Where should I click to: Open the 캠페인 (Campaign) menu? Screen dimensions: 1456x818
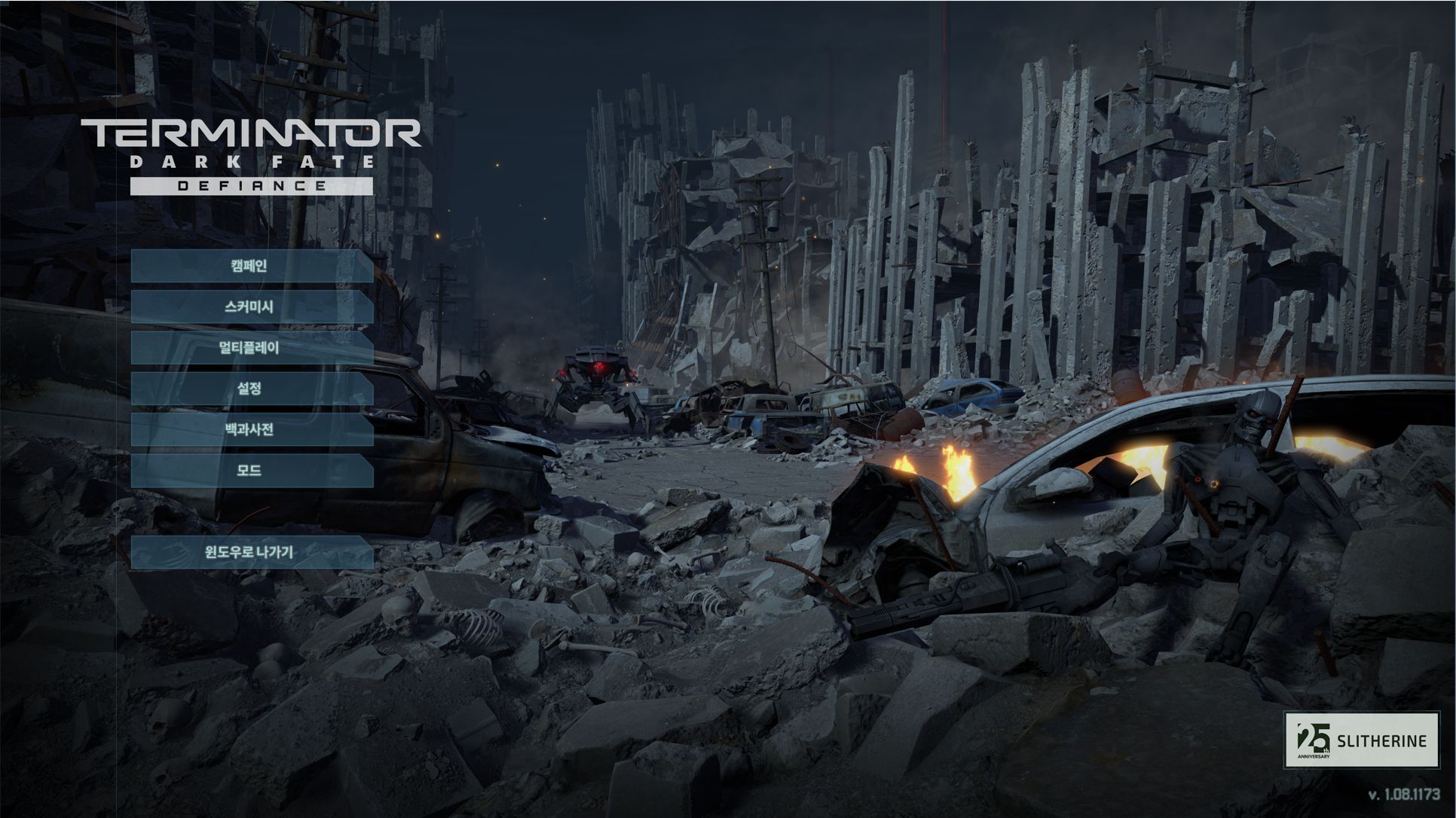pos(251,266)
